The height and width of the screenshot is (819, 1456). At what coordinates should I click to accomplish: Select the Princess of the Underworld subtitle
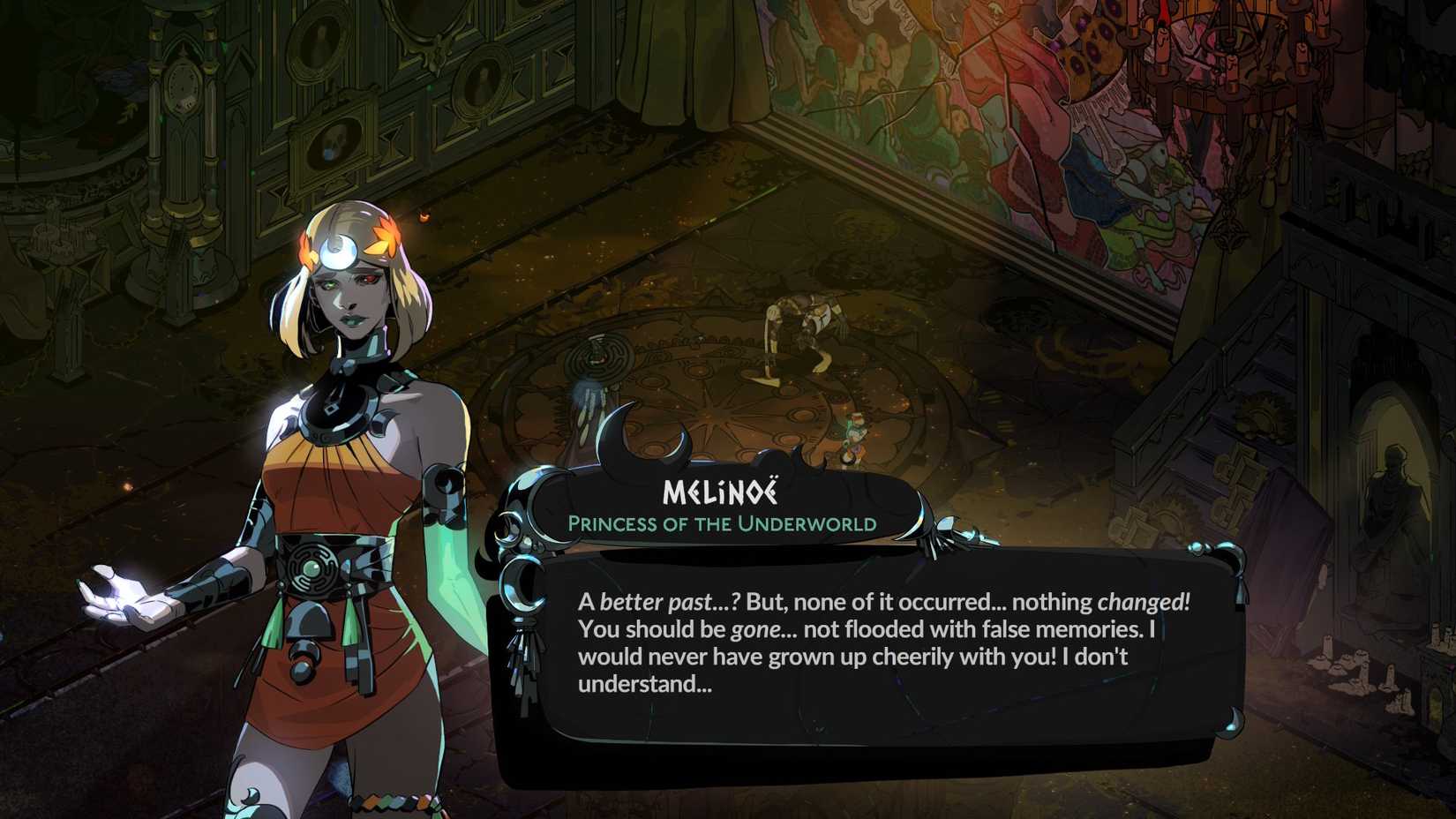tap(723, 523)
